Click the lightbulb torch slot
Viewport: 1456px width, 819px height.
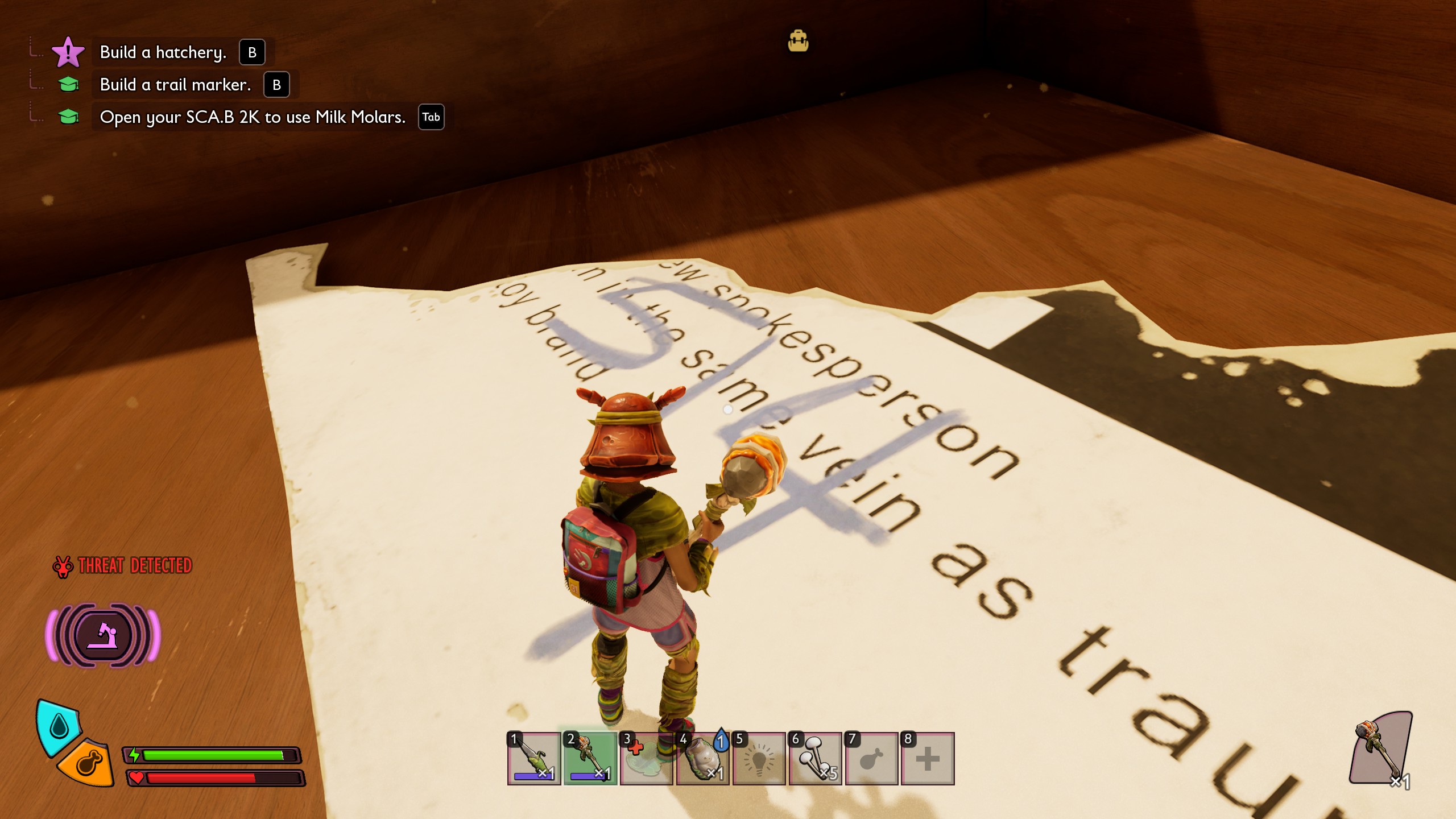[759, 758]
